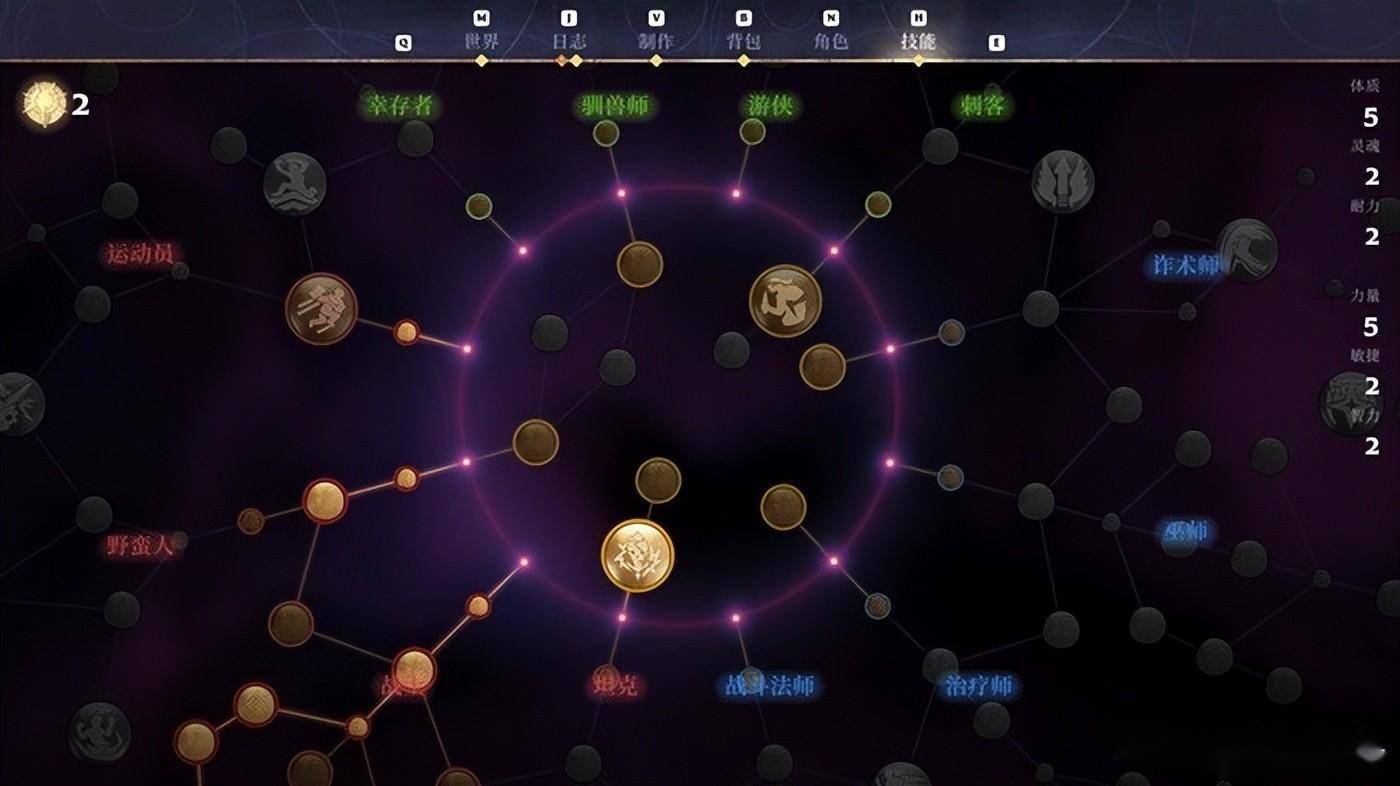The image size is (1400, 786).
Task: Open the 日志 (Journal) tab
Action: [x=569, y=42]
